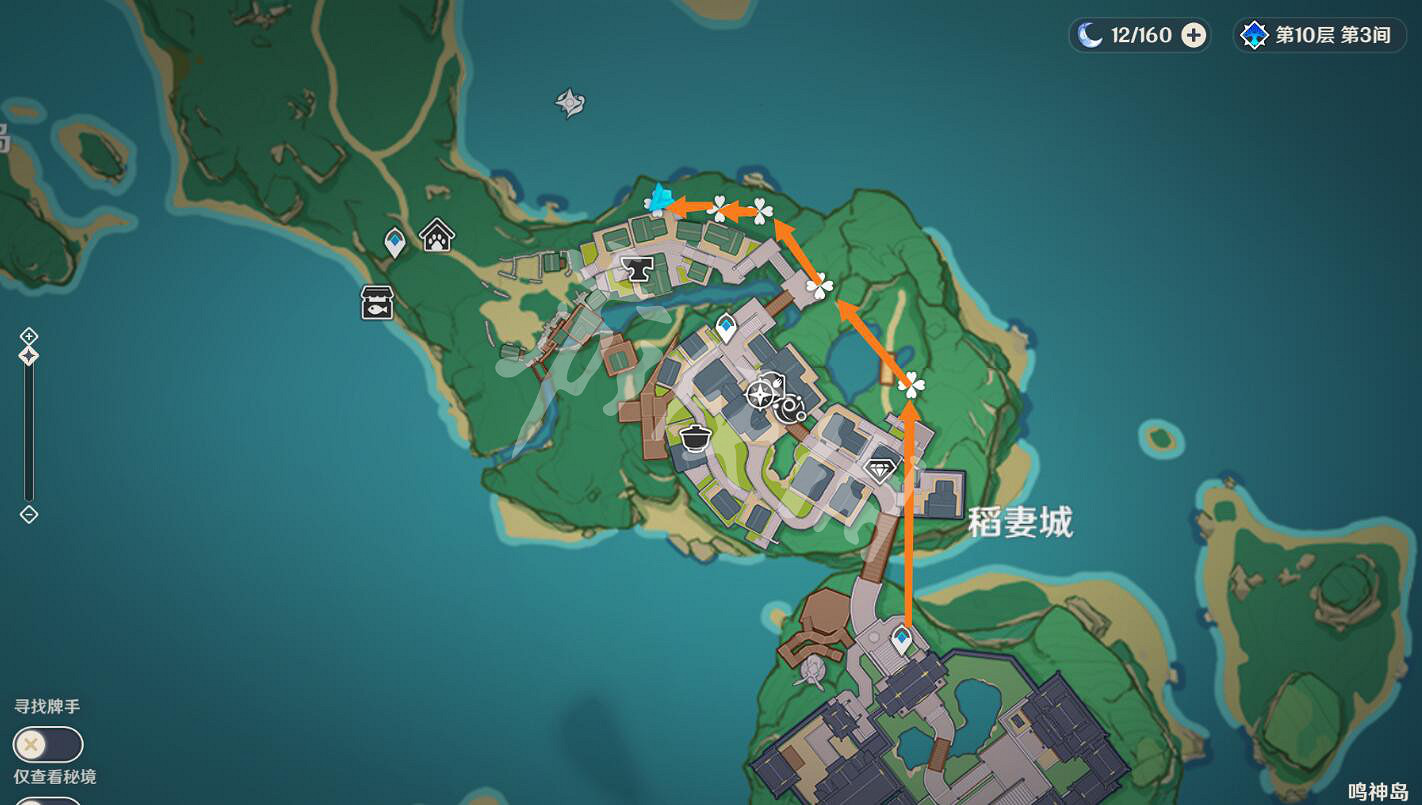Screen dimensions: 1422x805
Task: Click the Inazuma crest icon at the top
Action: [x=567, y=100]
